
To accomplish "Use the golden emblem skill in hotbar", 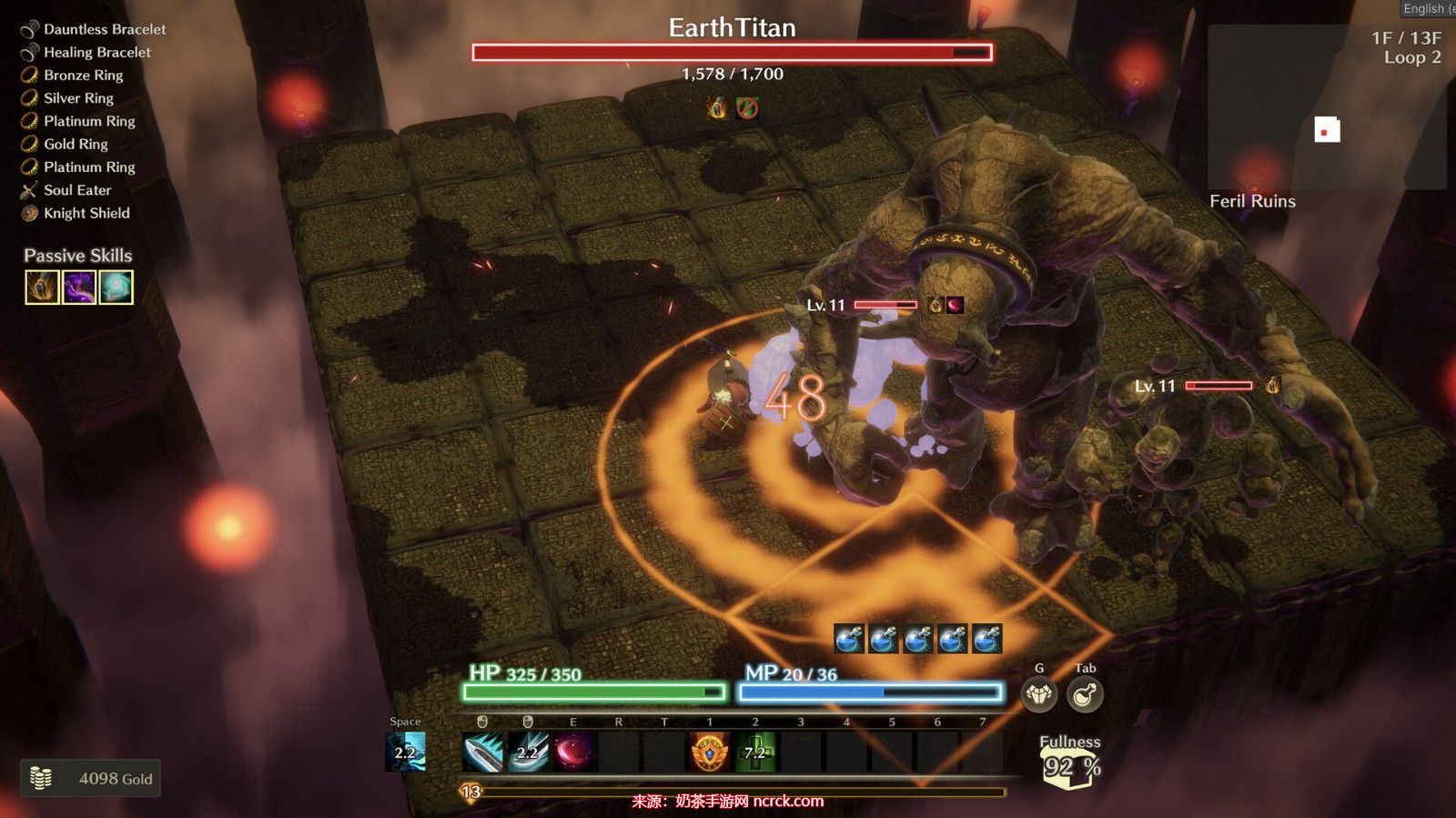I will click(x=710, y=752).
